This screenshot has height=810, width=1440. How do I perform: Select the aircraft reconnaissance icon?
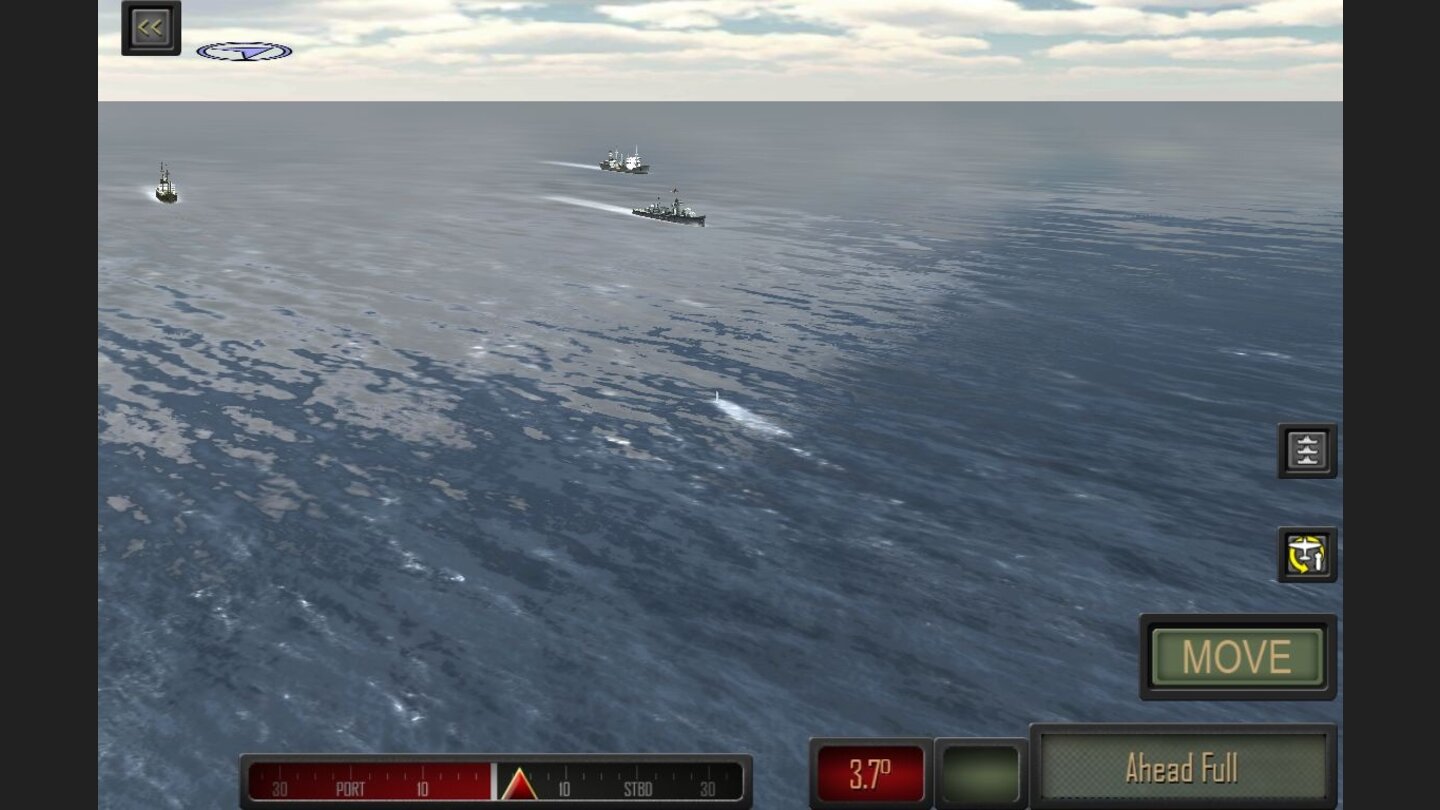1307,555
